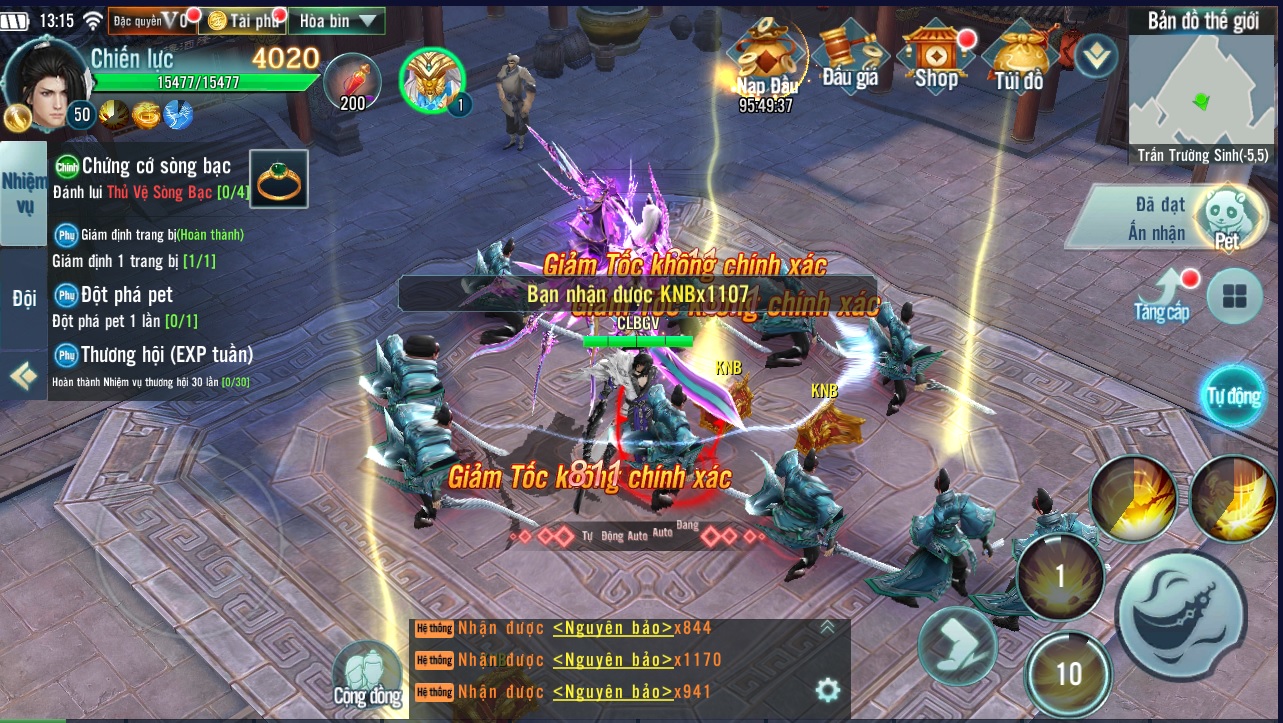Tap the main sword attack button

tap(1181, 612)
